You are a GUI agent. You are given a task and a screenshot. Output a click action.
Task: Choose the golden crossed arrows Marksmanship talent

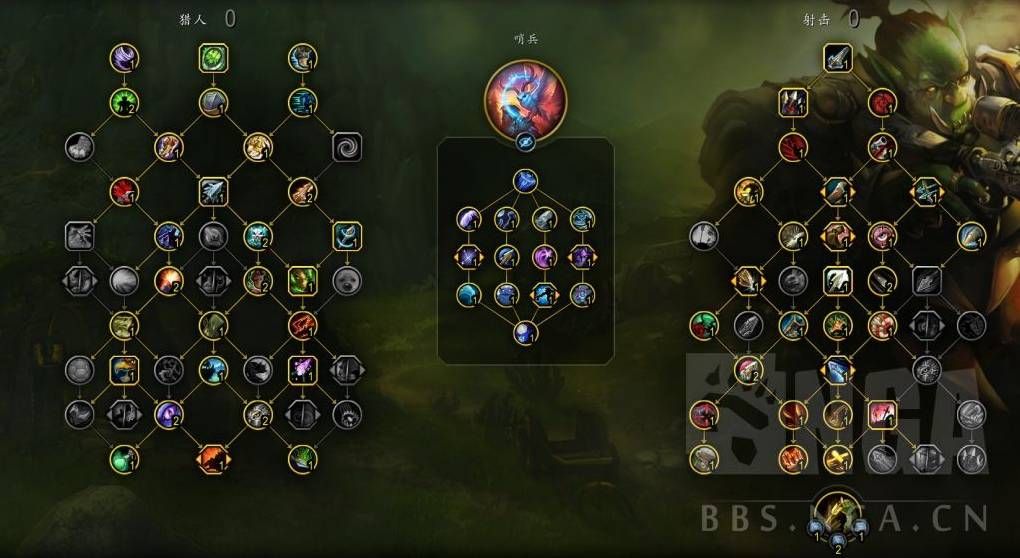point(837,459)
